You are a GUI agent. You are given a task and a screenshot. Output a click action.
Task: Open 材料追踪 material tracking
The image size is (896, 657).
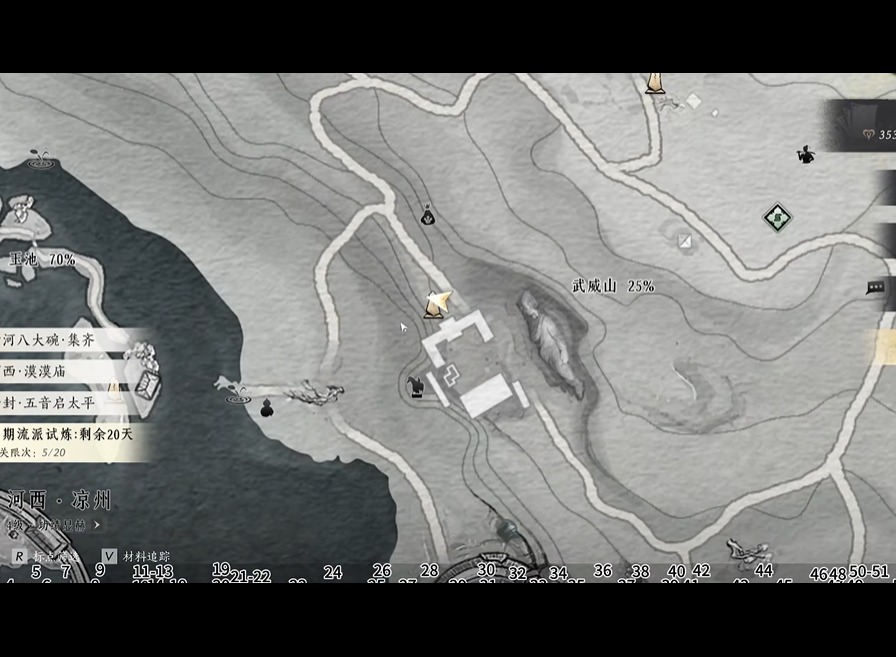137,556
